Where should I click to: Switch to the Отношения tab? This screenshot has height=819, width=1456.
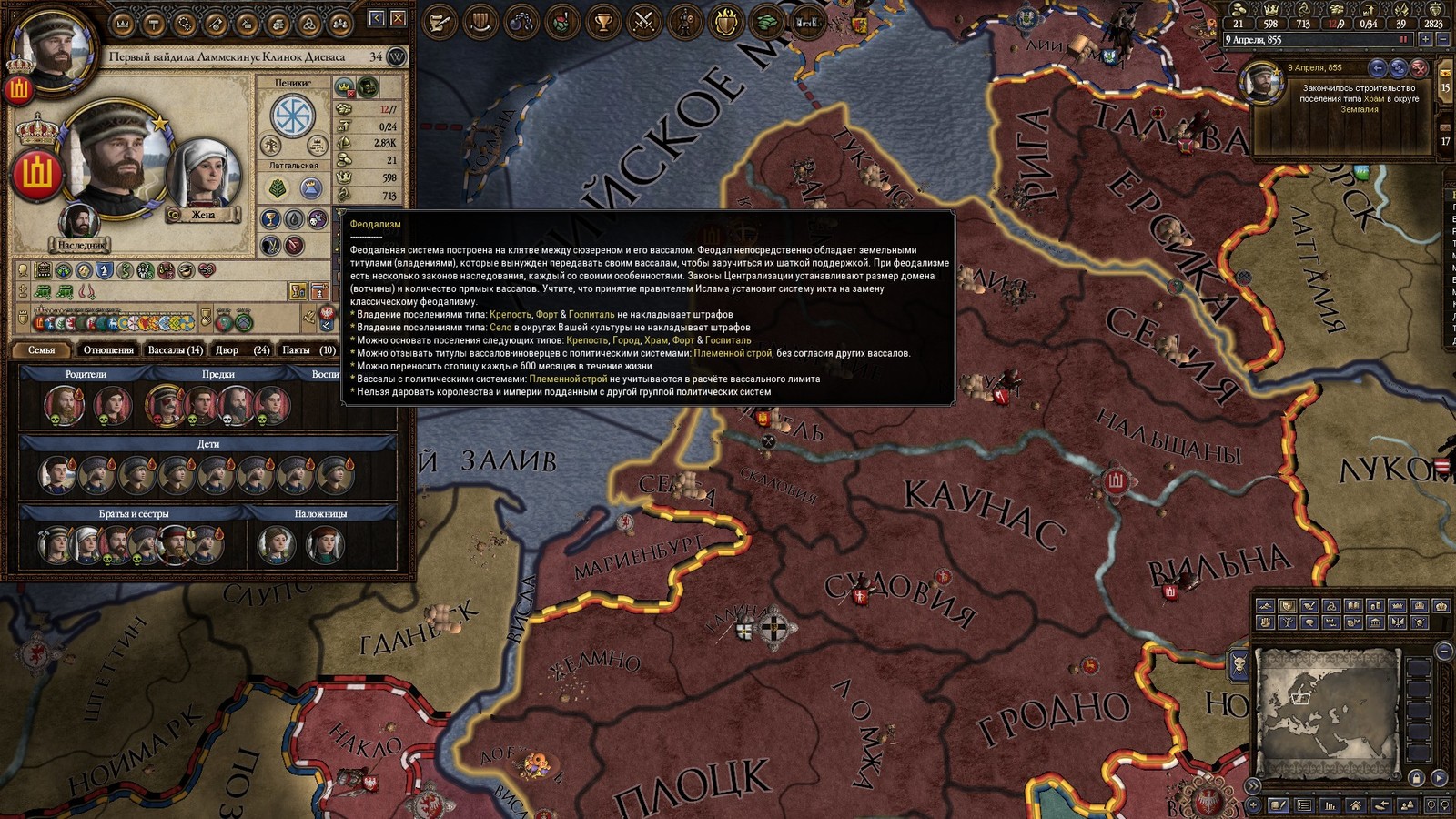click(x=108, y=350)
